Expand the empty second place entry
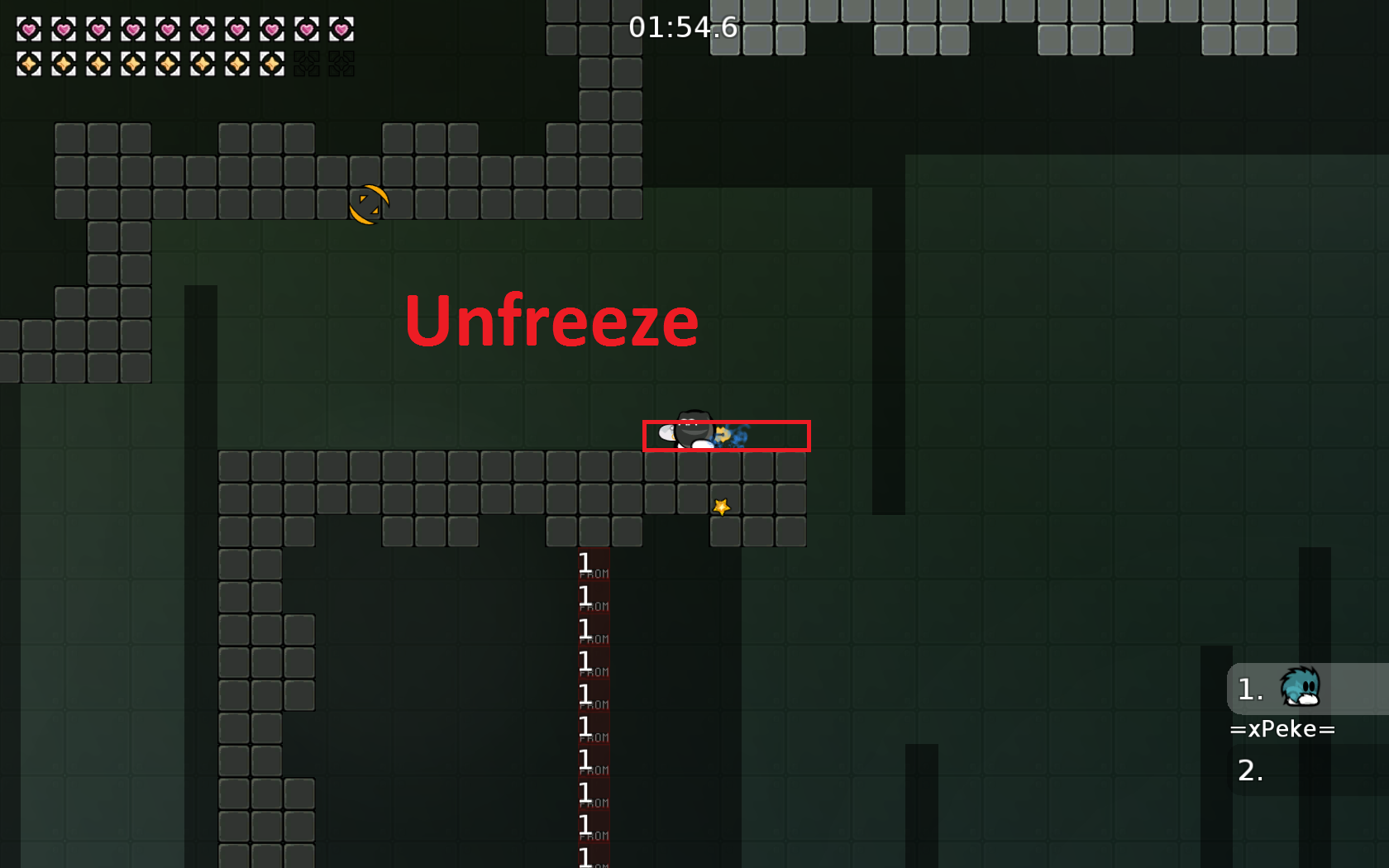The image size is (1389, 868). (1251, 770)
